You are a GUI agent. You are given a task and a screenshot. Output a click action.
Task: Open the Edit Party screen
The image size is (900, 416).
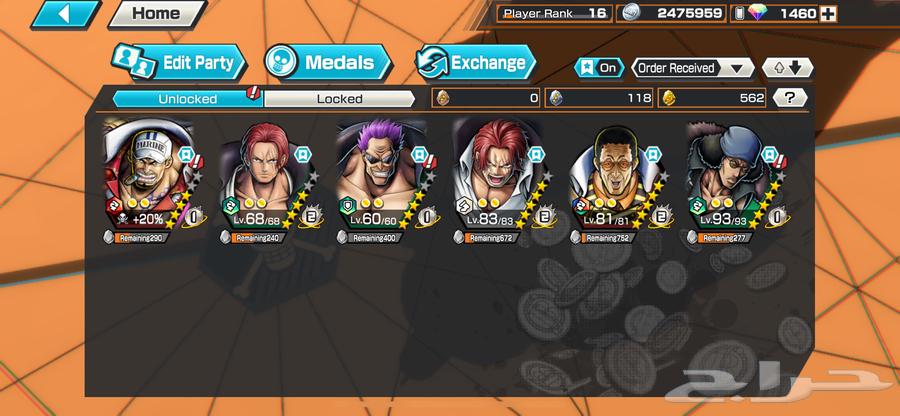pyautogui.click(x=180, y=63)
